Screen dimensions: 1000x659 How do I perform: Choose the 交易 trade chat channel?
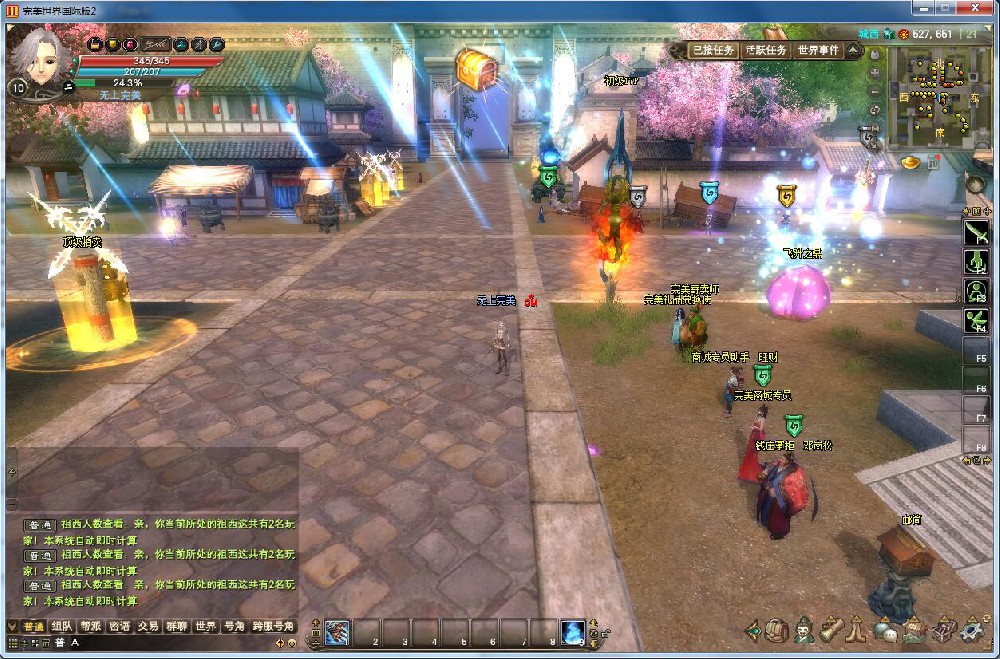(x=148, y=626)
